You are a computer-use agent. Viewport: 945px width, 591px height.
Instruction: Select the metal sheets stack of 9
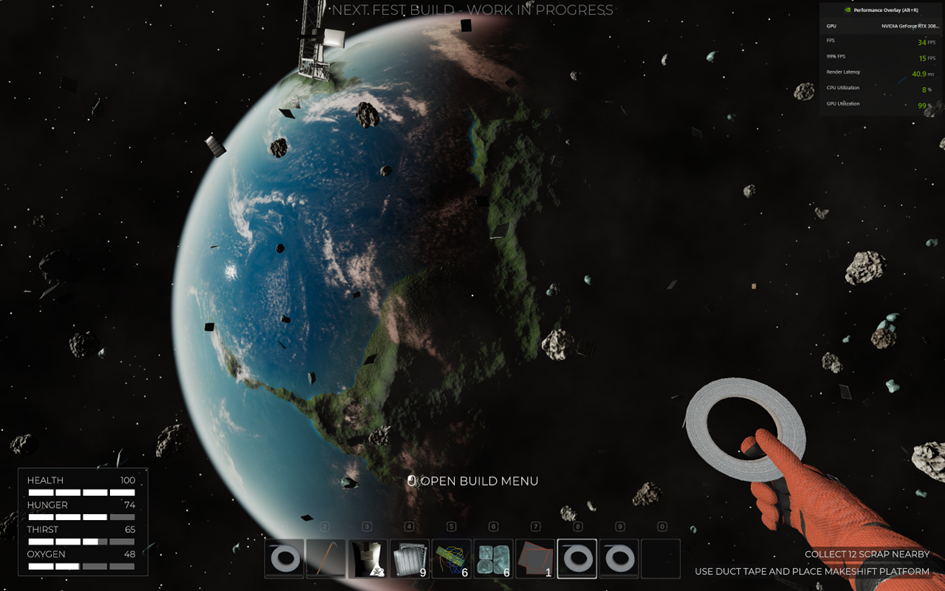tap(409, 559)
